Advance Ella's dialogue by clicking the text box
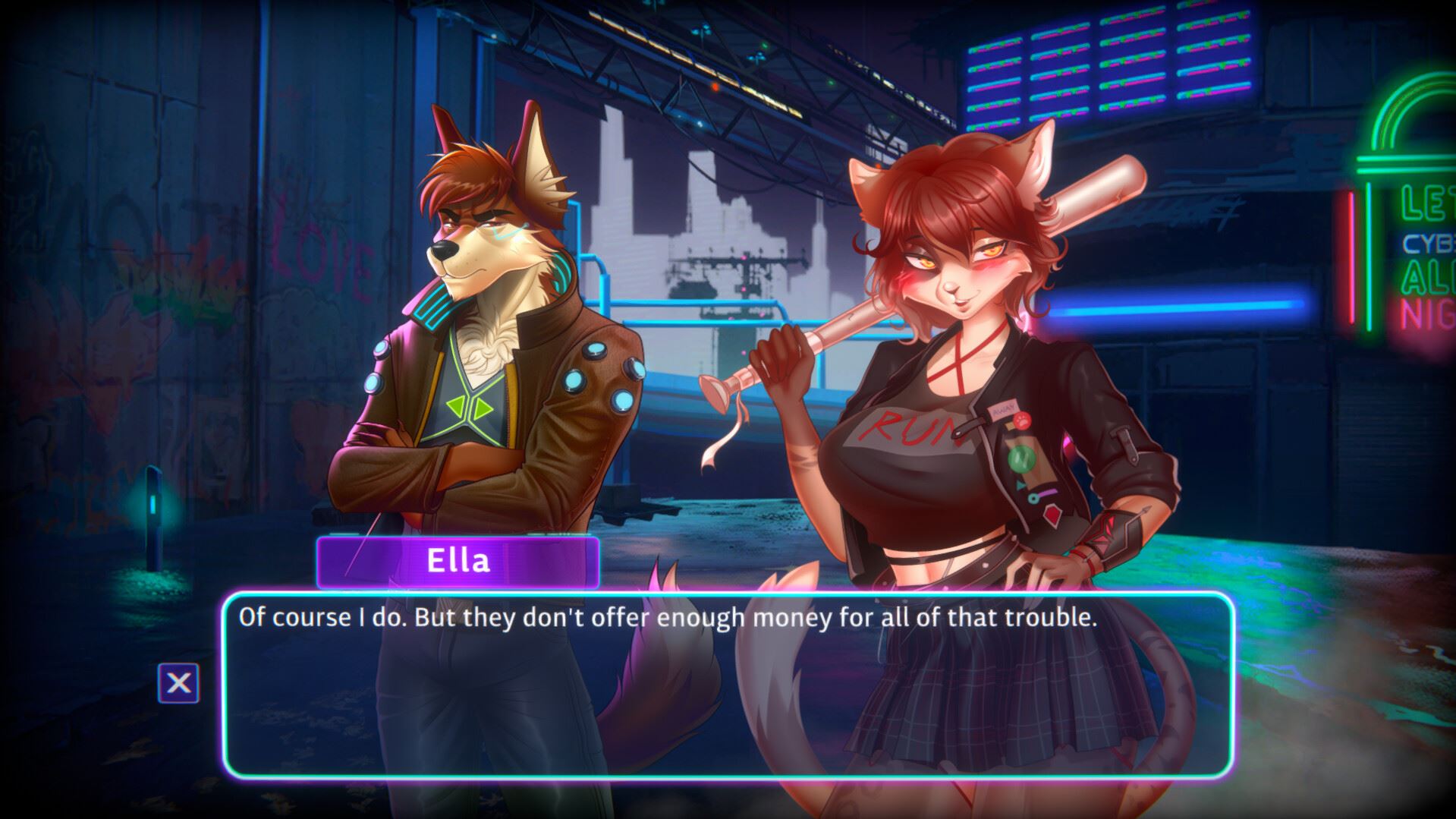 click(x=727, y=685)
